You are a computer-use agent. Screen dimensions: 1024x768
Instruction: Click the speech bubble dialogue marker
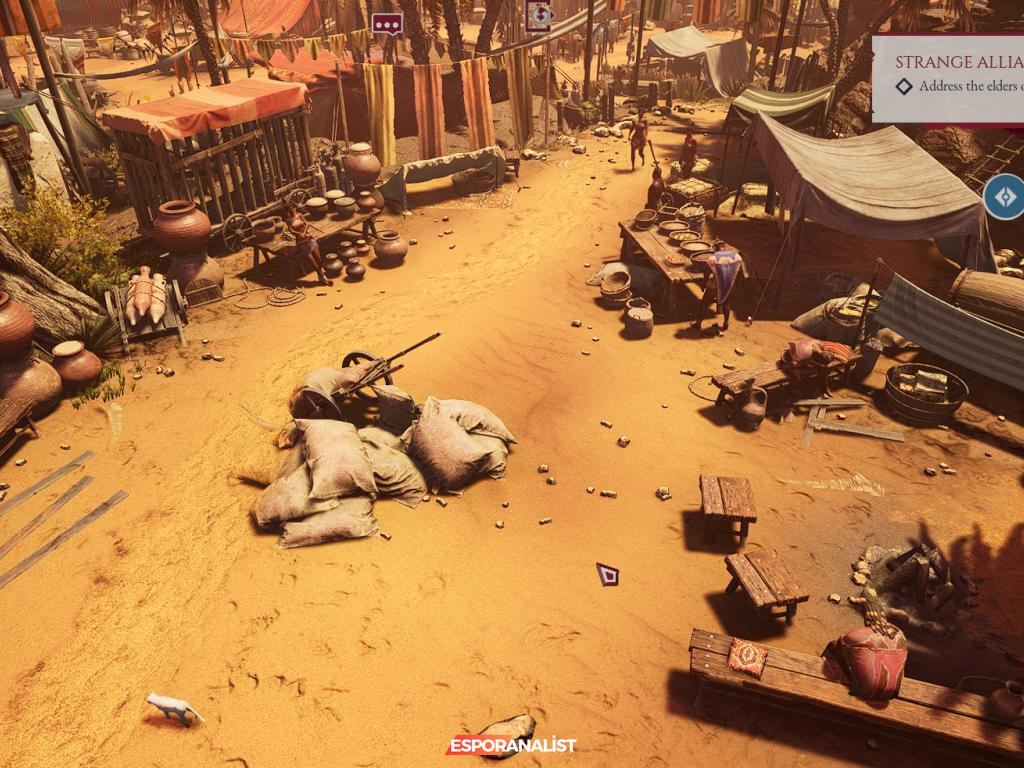pyautogui.click(x=387, y=24)
